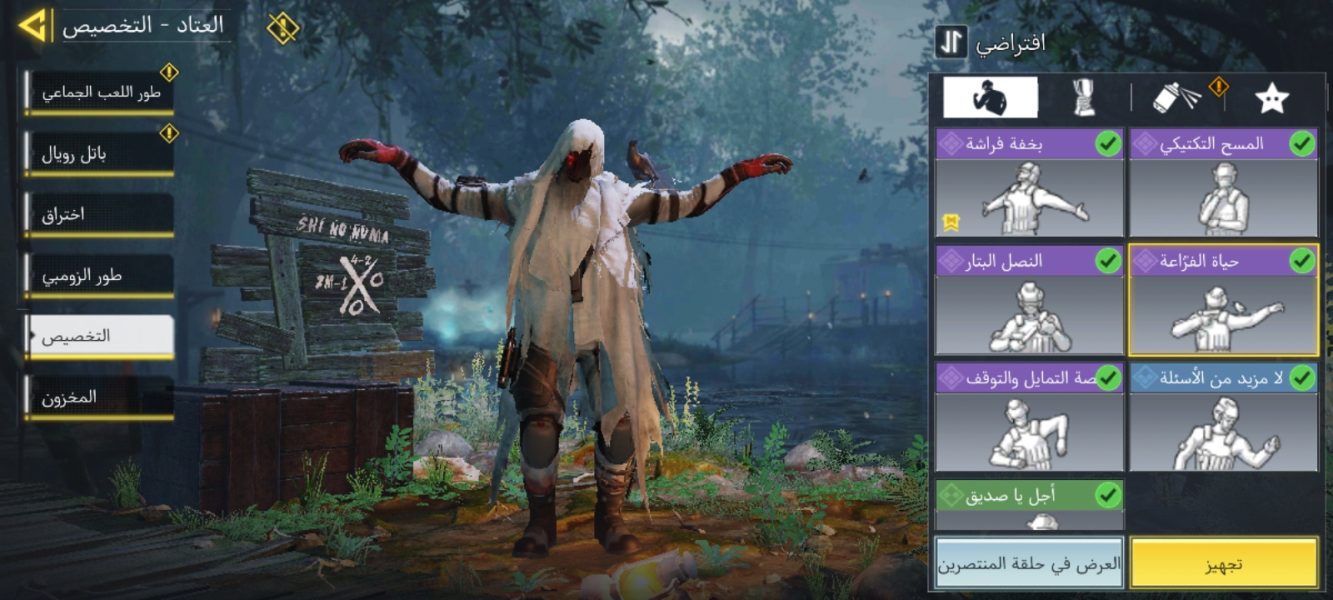Go back using the yellow arrow button
This screenshot has width=1333, height=600.
click(33, 25)
